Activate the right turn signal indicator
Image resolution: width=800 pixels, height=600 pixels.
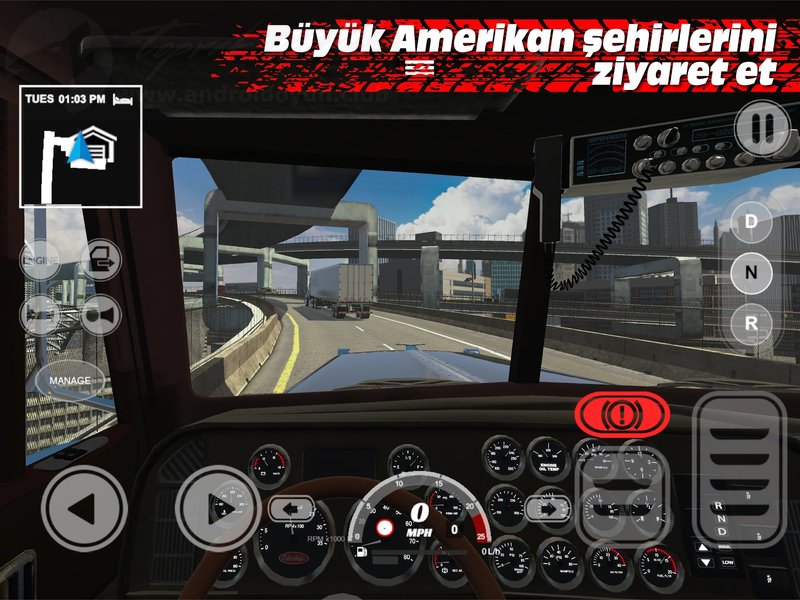click(548, 508)
